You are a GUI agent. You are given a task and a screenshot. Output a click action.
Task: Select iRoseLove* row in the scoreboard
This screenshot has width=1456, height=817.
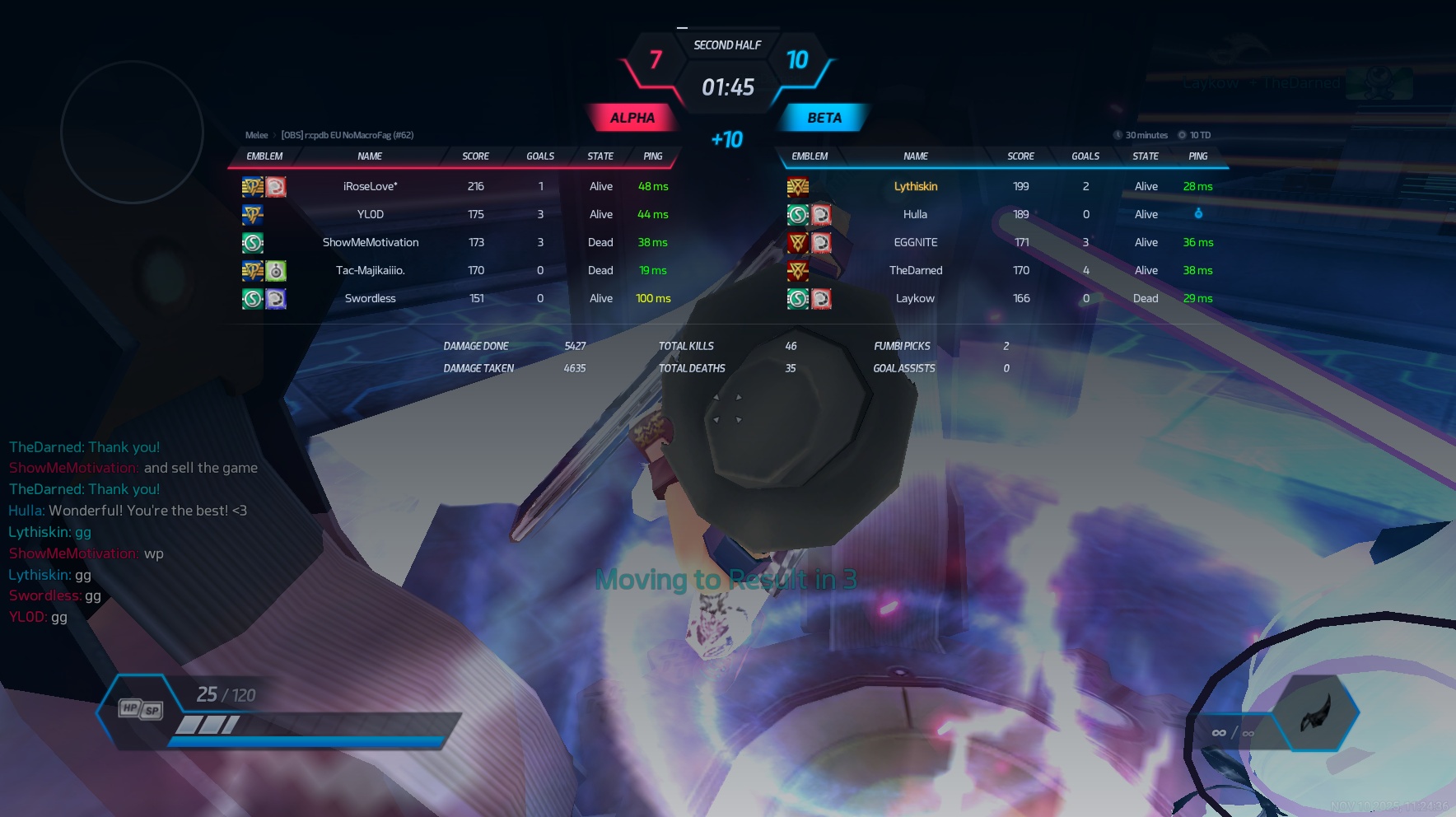370,186
